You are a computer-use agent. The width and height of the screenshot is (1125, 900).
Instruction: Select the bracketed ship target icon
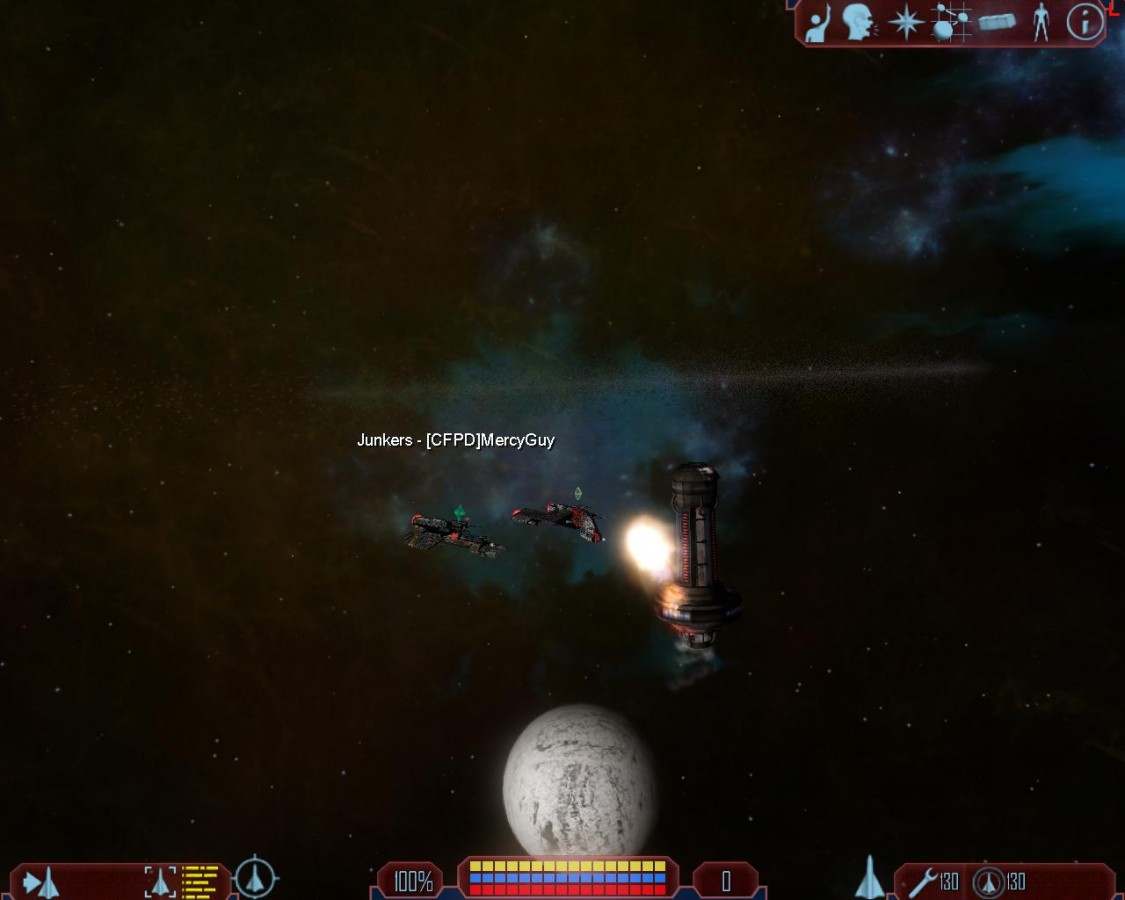click(160, 881)
